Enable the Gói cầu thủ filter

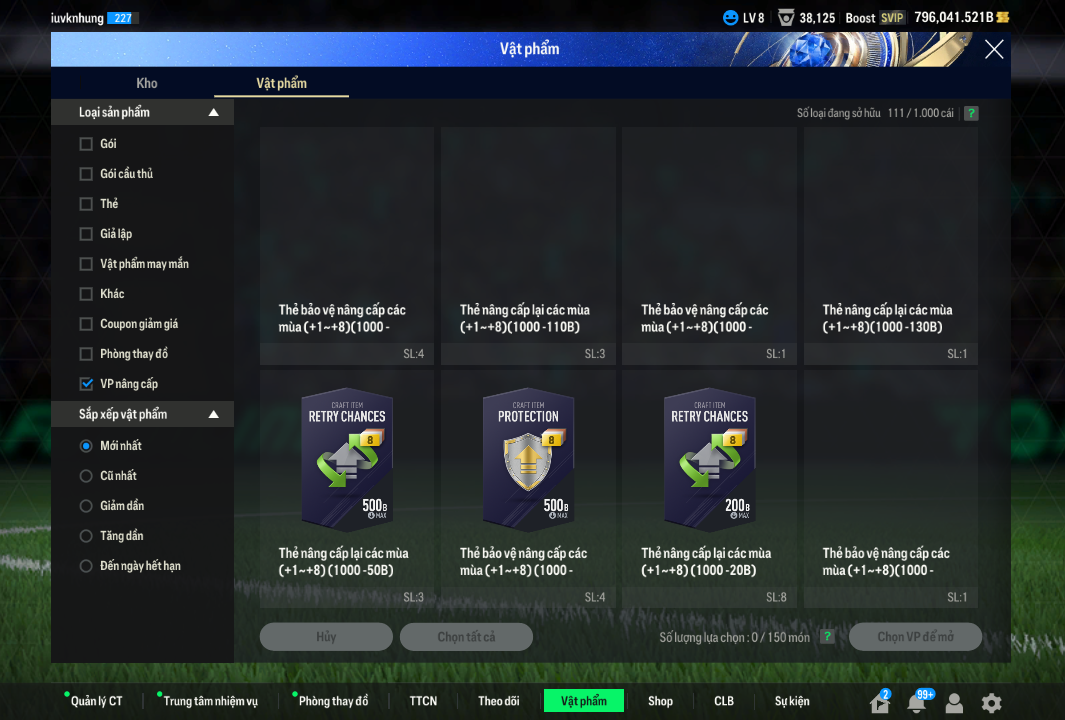86,174
